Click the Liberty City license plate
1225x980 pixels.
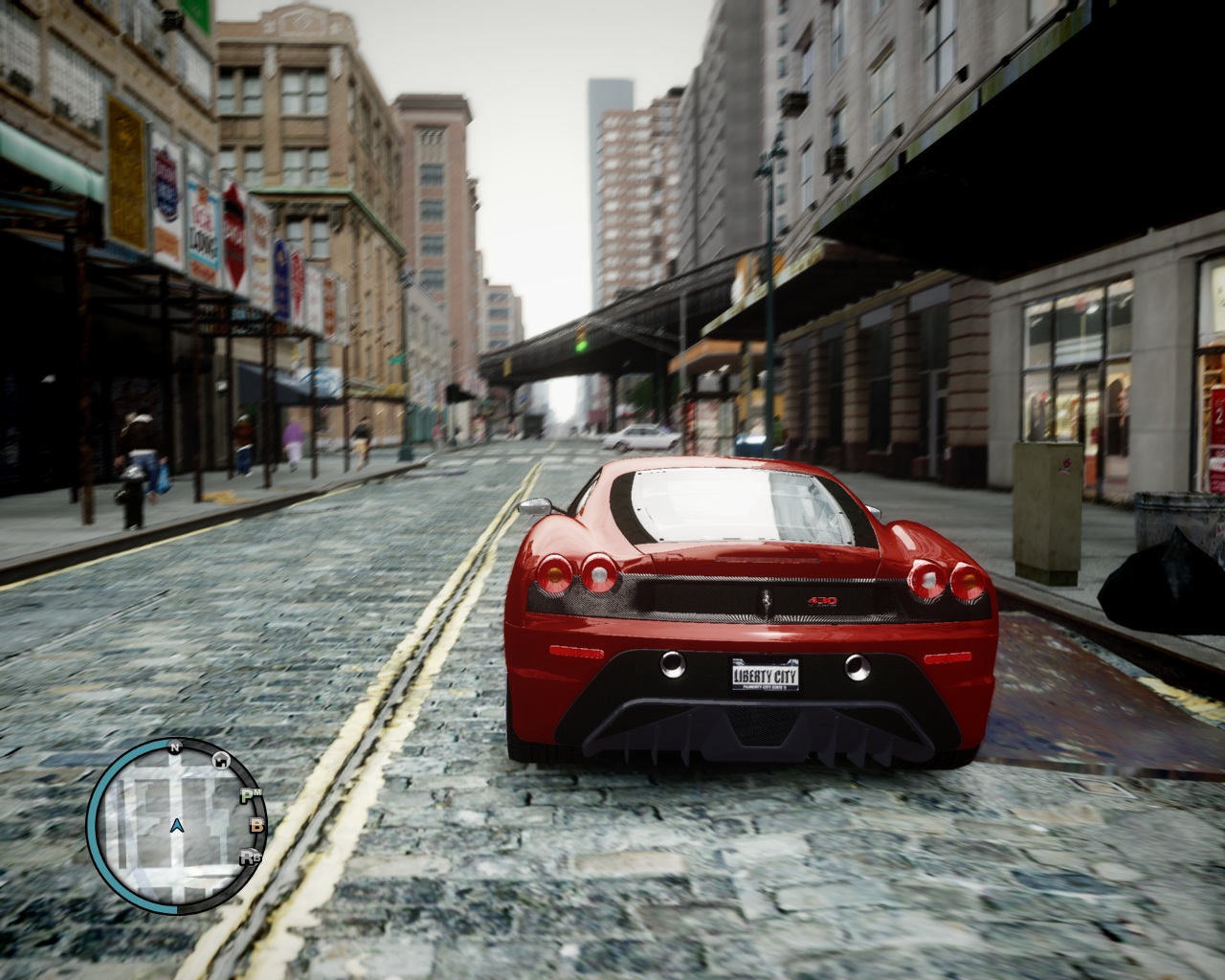(x=766, y=677)
